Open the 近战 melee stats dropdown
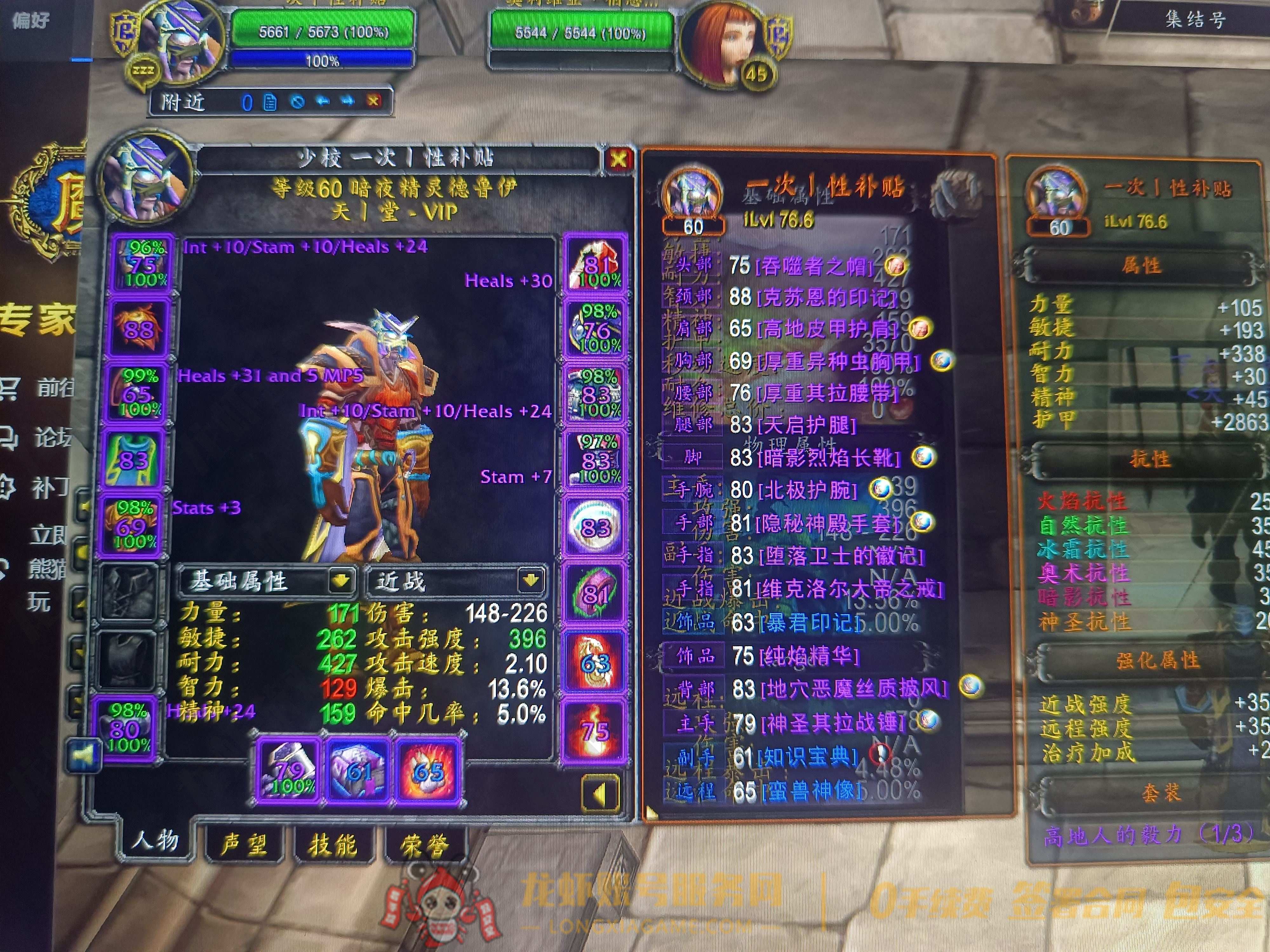This screenshot has width=1270, height=952. pos(530,581)
